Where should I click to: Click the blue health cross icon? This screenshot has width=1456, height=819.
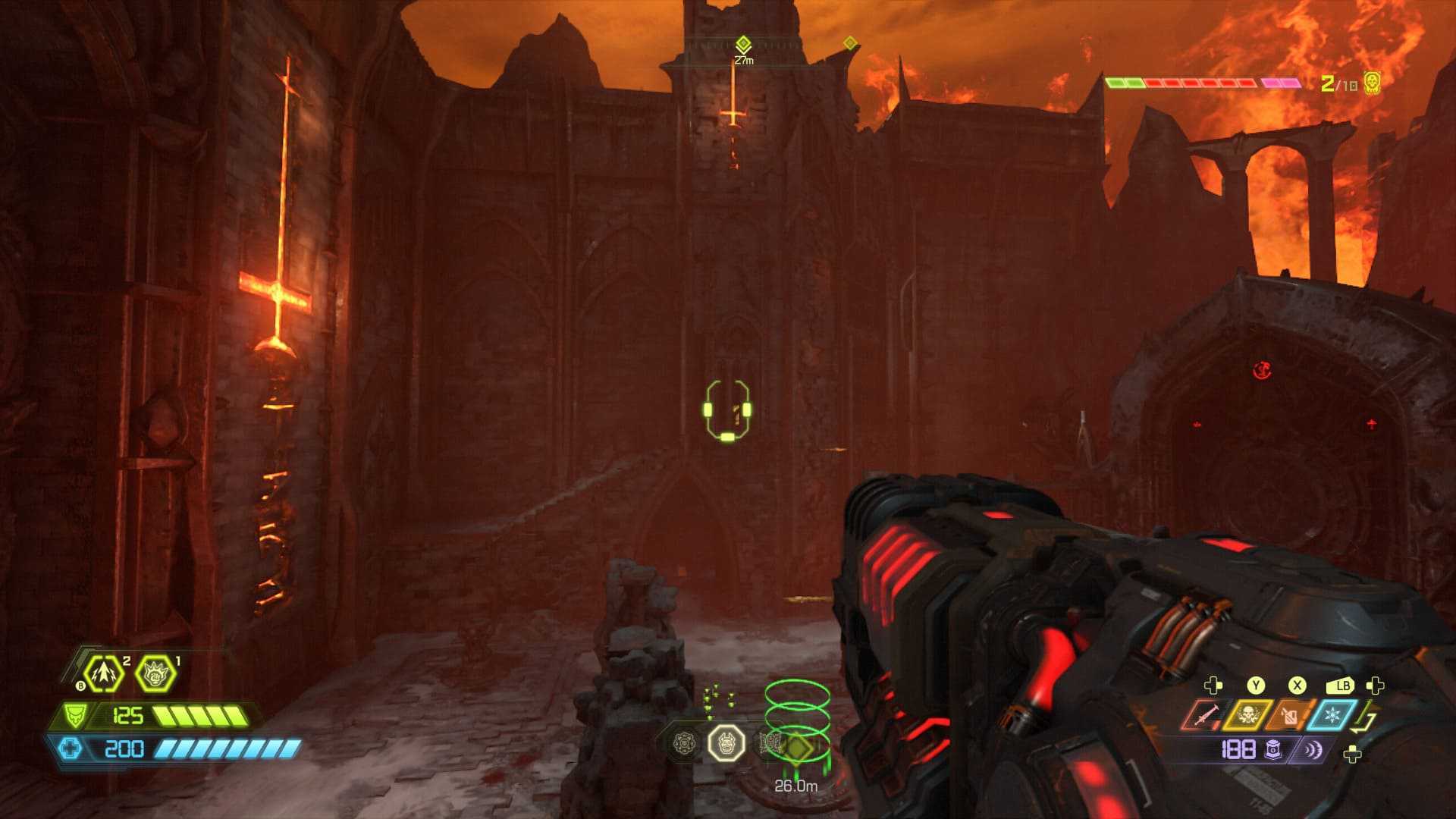70,749
